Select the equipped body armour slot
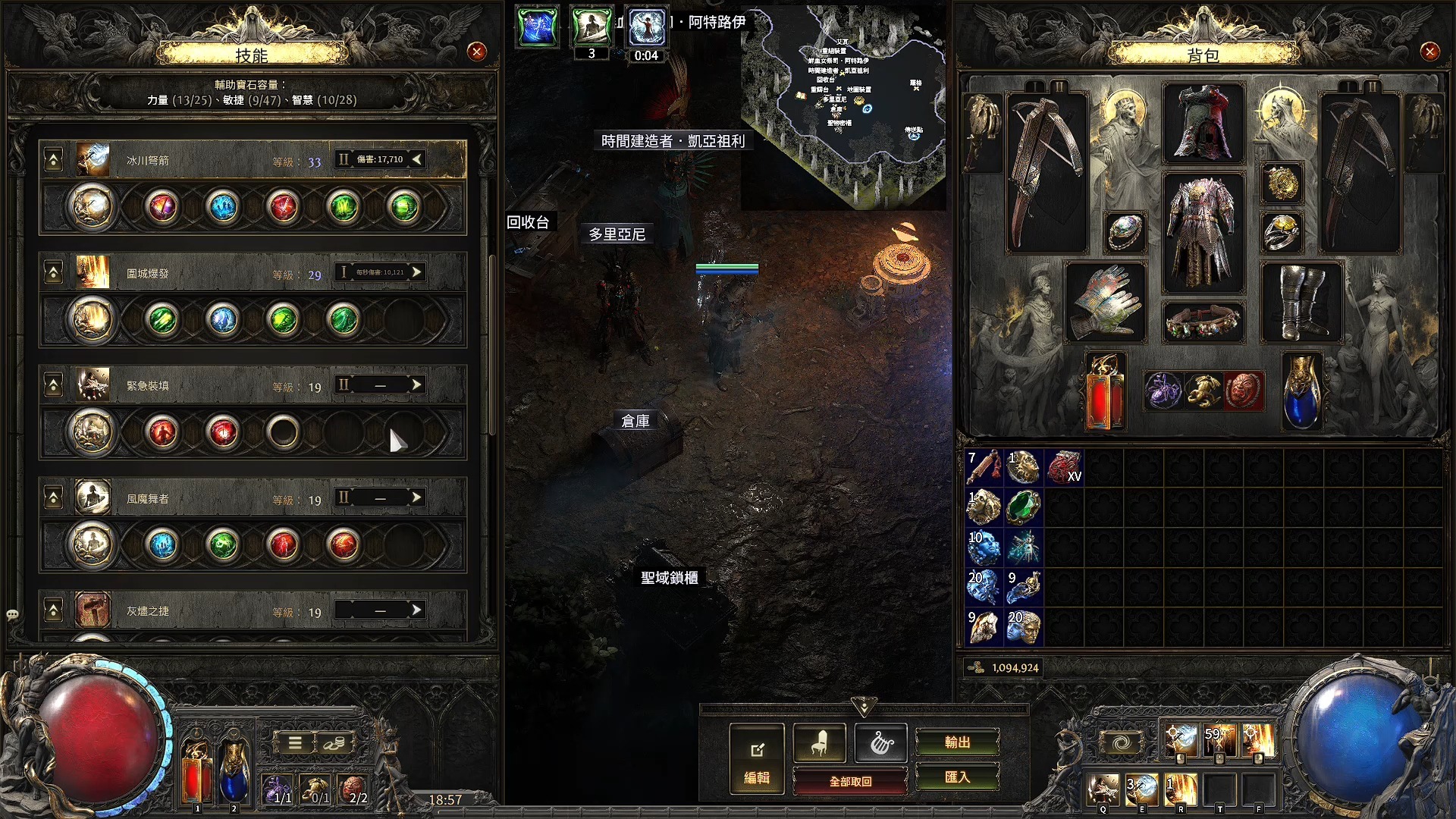The width and height of the screenshot is (1456, 819). pyautogui.click(x=1203, y=232)
